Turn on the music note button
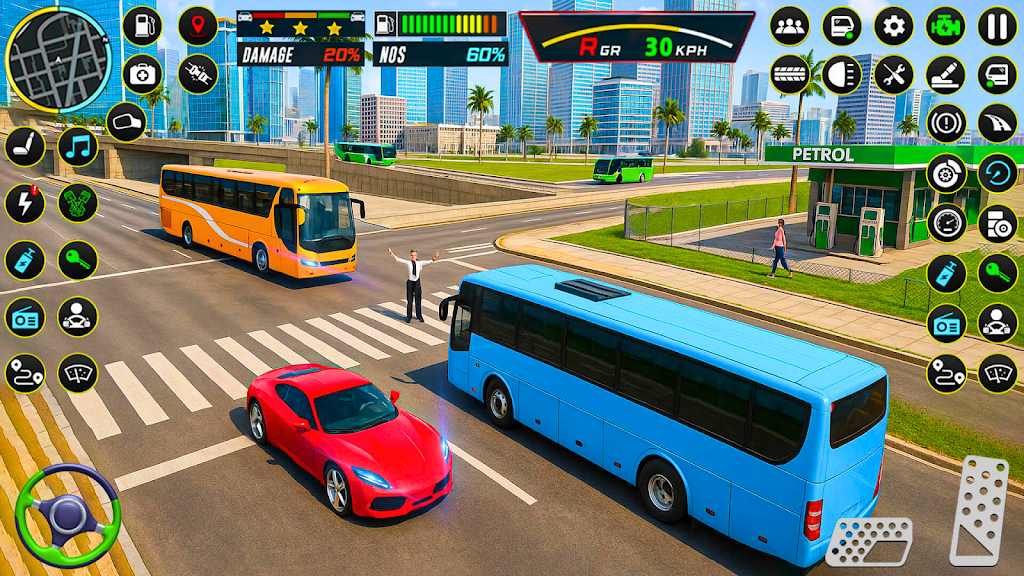 (78, 147)
